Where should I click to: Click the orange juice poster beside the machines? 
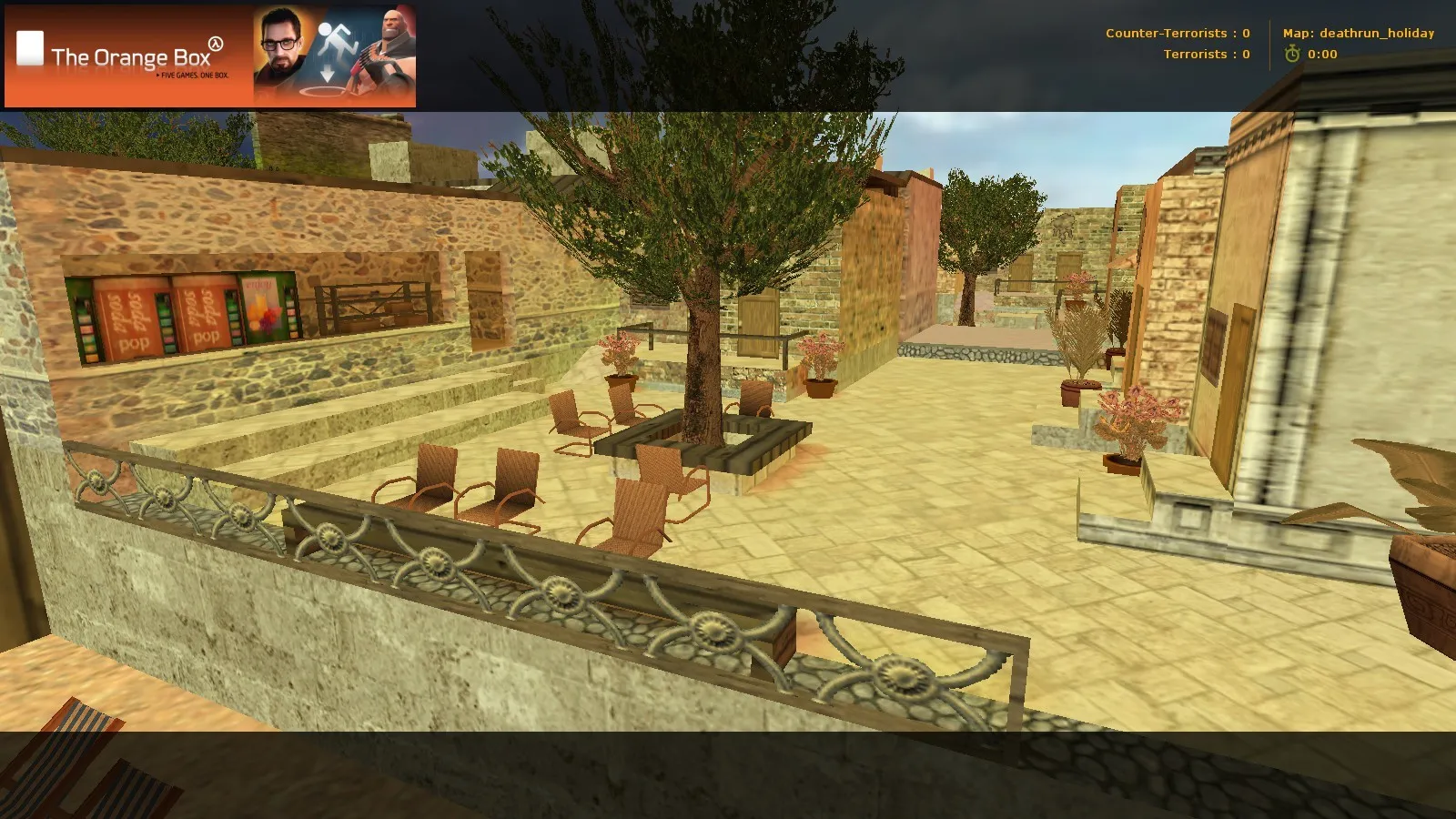pos(261,307)
